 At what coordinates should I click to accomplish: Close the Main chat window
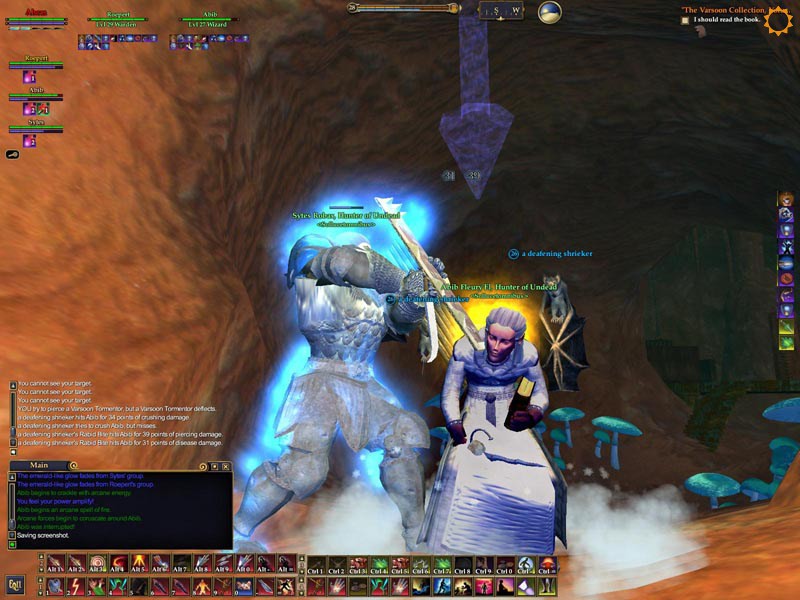click(226, 466)
